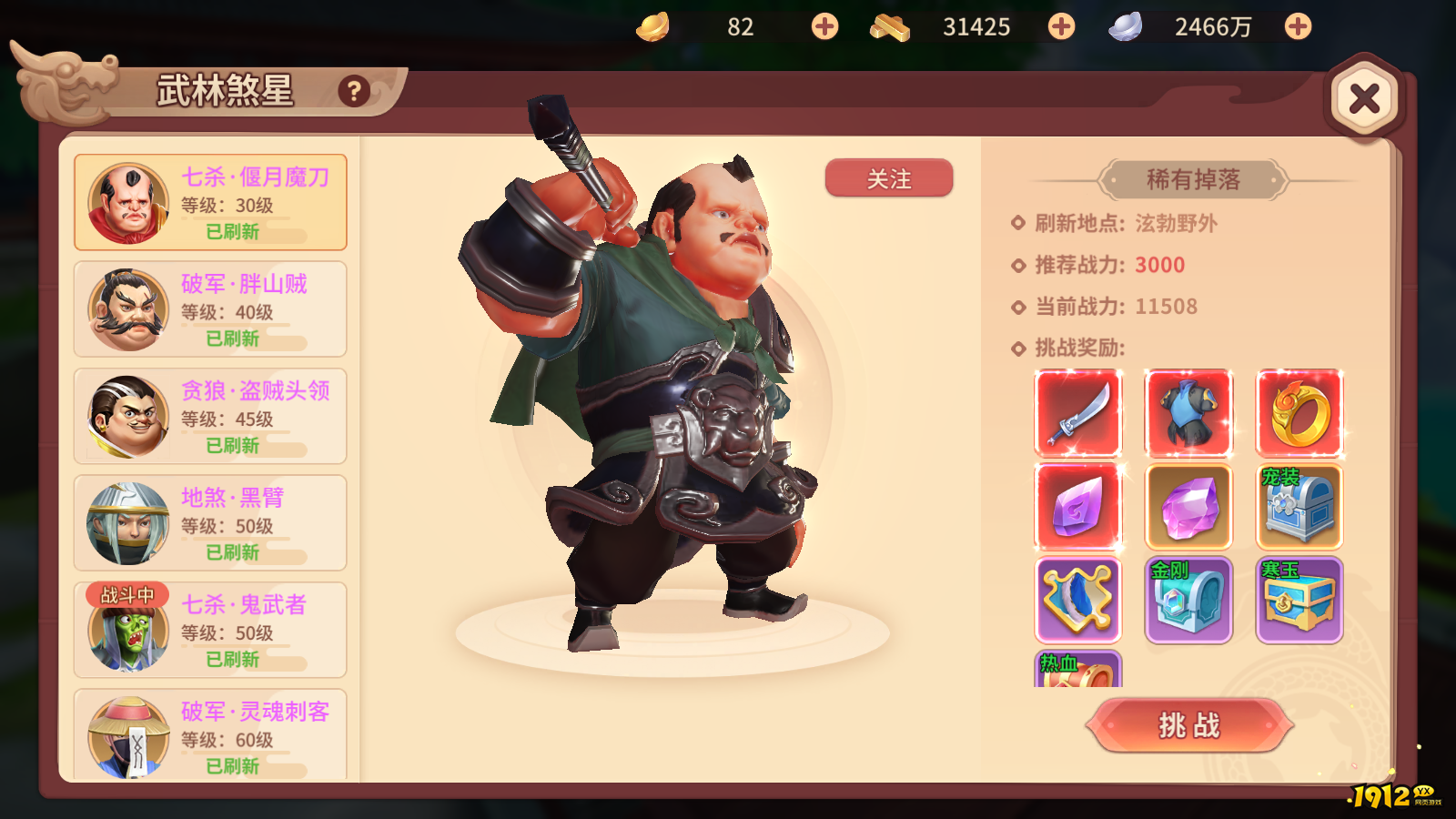Click the blue armor reward icon
The width and height of the screenshot is (1456, 819).
(1188, 415)
